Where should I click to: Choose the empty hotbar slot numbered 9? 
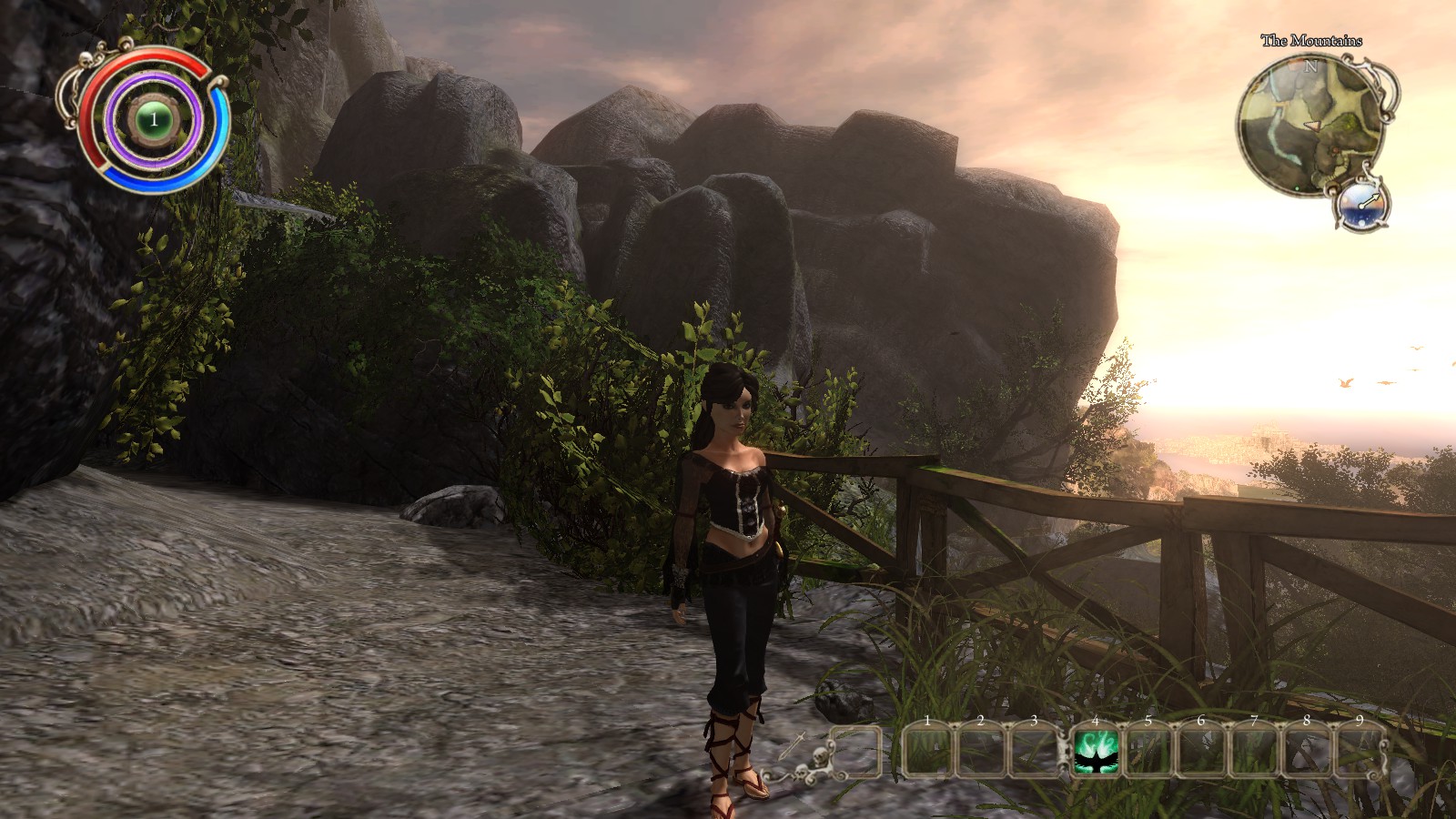coord(1358,753)
